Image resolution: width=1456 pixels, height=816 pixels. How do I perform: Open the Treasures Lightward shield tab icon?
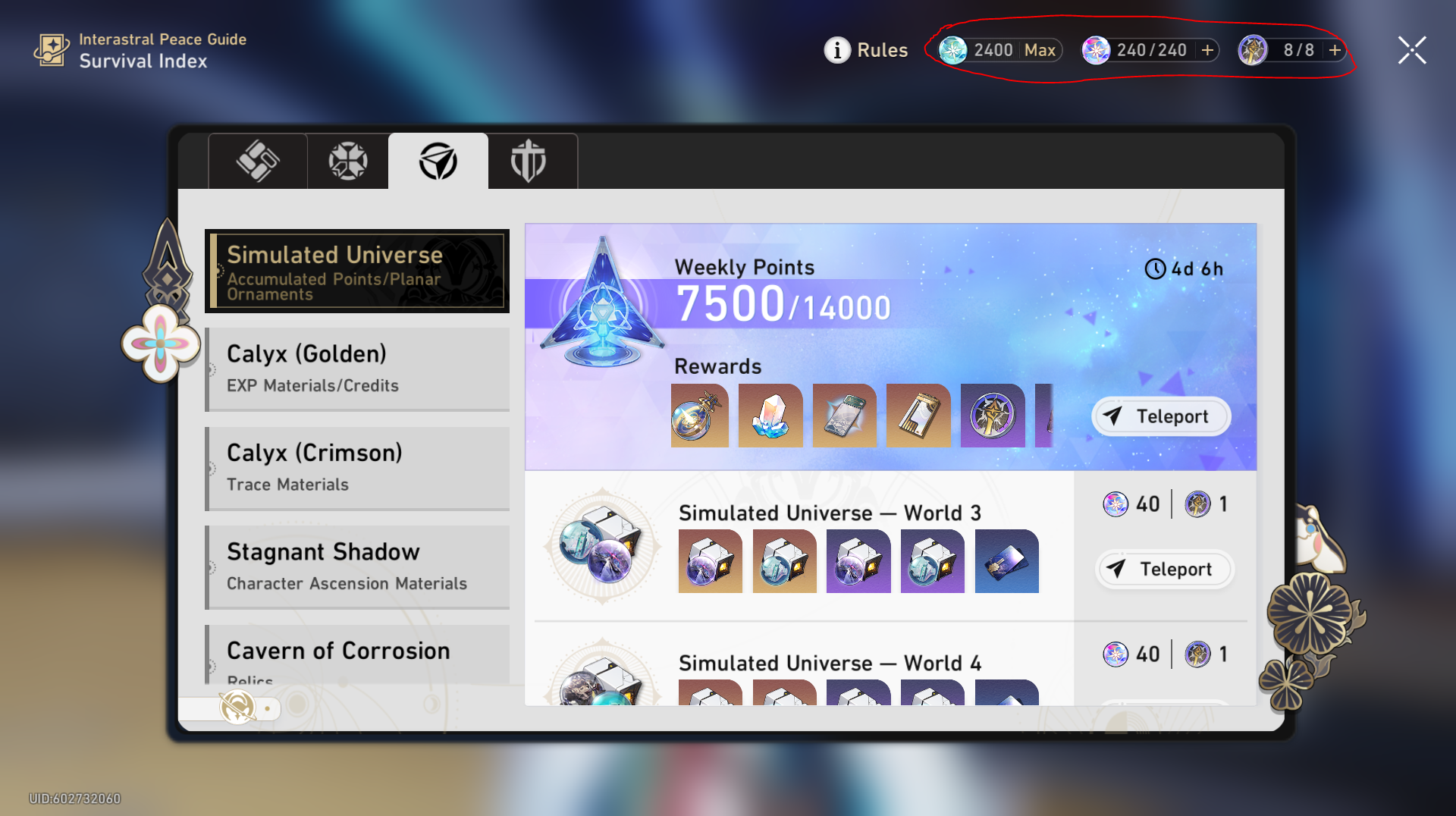click(532, 161)
